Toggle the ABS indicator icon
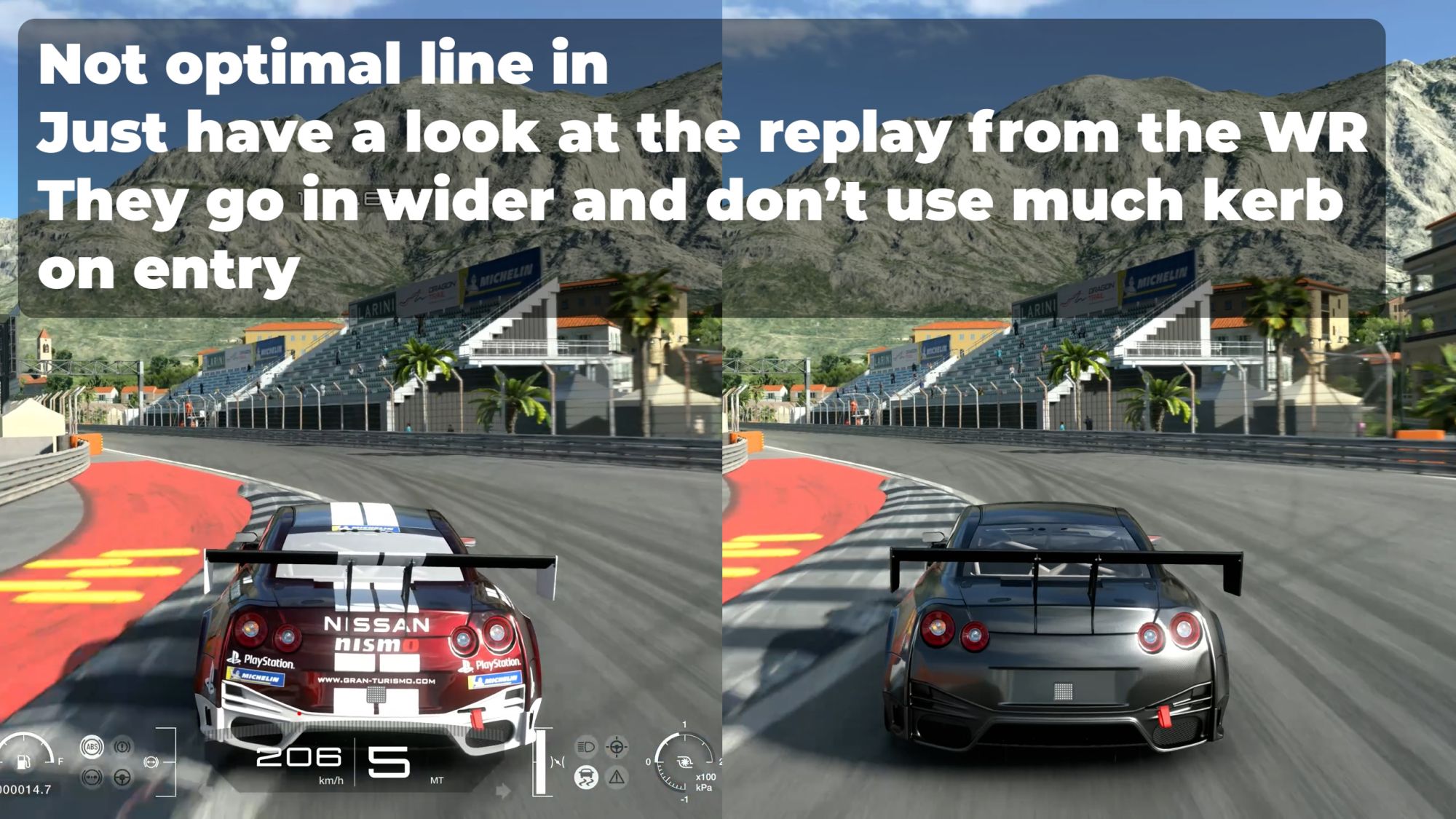Image resolution: width=1456 pixels, height=819 pixels. click(x=92, y=747)
